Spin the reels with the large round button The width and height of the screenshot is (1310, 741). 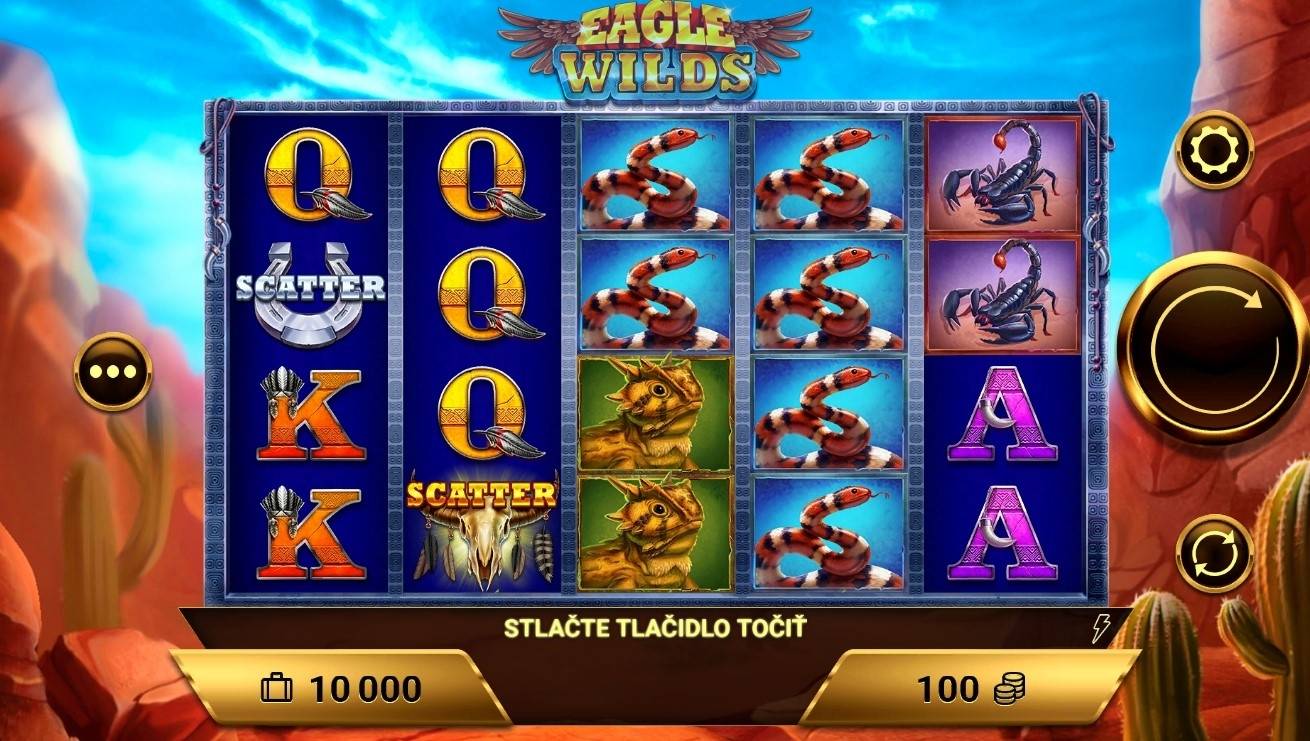coord(1212,347)
